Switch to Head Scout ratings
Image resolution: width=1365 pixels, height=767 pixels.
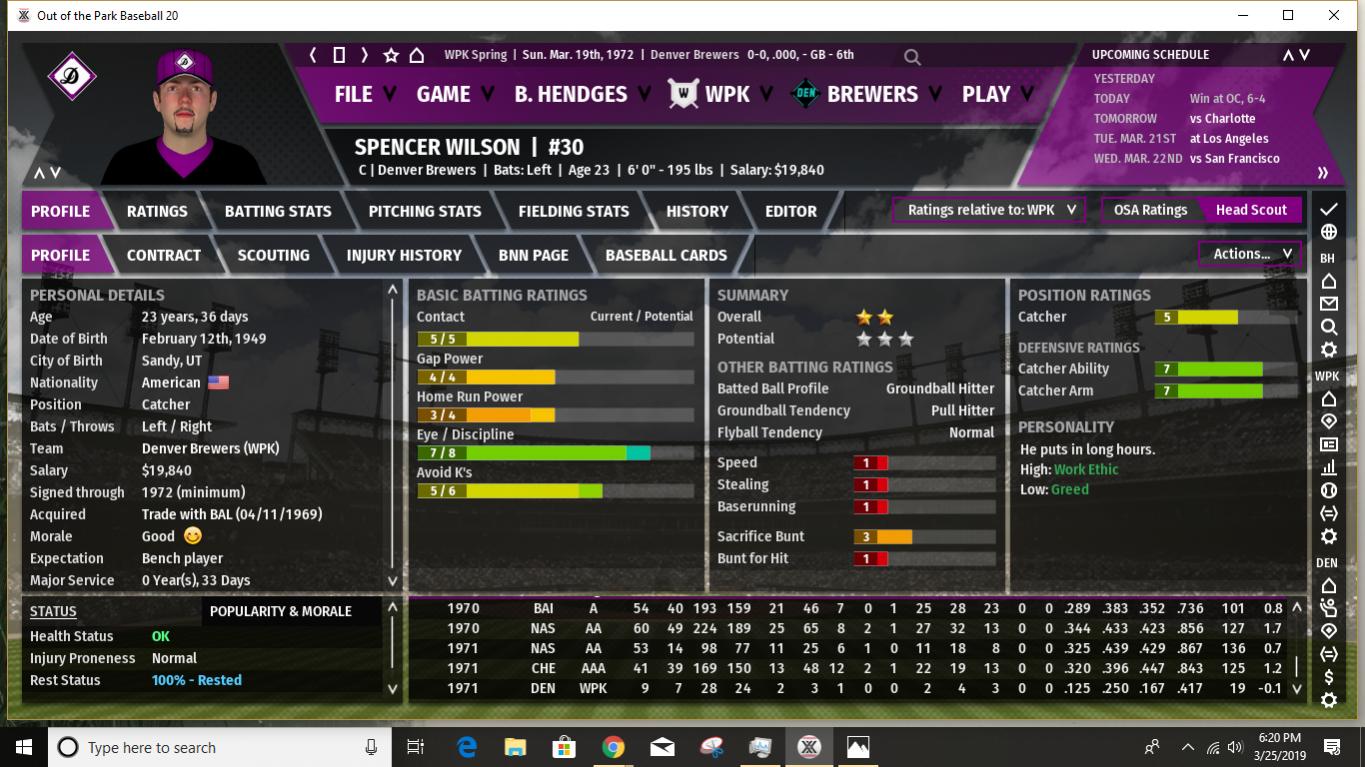[x=1251, y=210]
